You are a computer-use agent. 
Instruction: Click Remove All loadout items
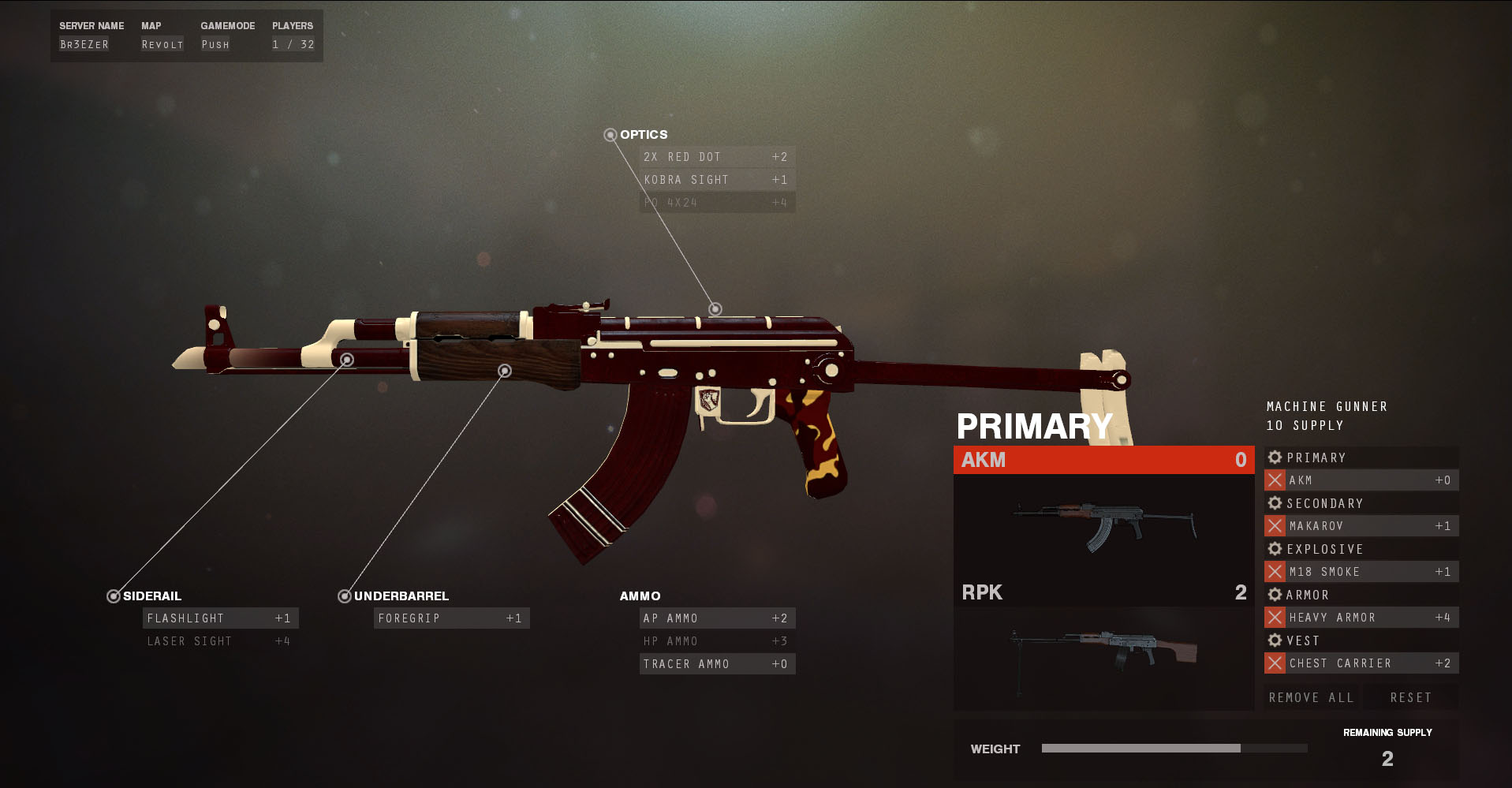click(x=1311, y=697)
